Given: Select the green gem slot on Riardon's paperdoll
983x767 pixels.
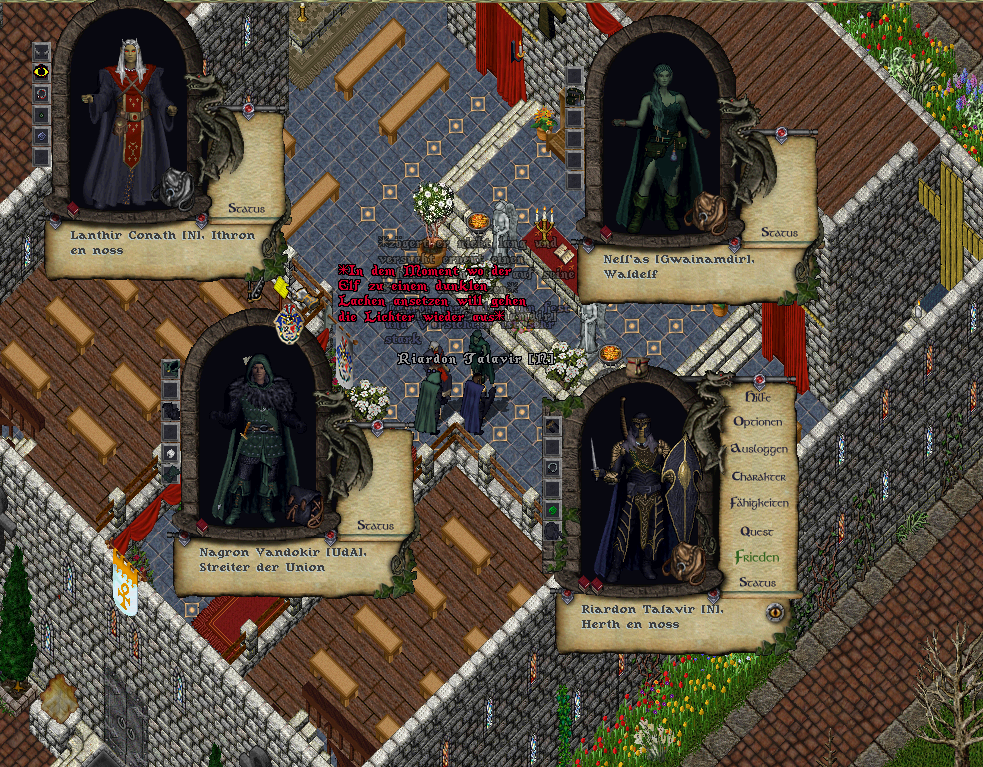Looking at the screenshot, I should click(553, 510).
